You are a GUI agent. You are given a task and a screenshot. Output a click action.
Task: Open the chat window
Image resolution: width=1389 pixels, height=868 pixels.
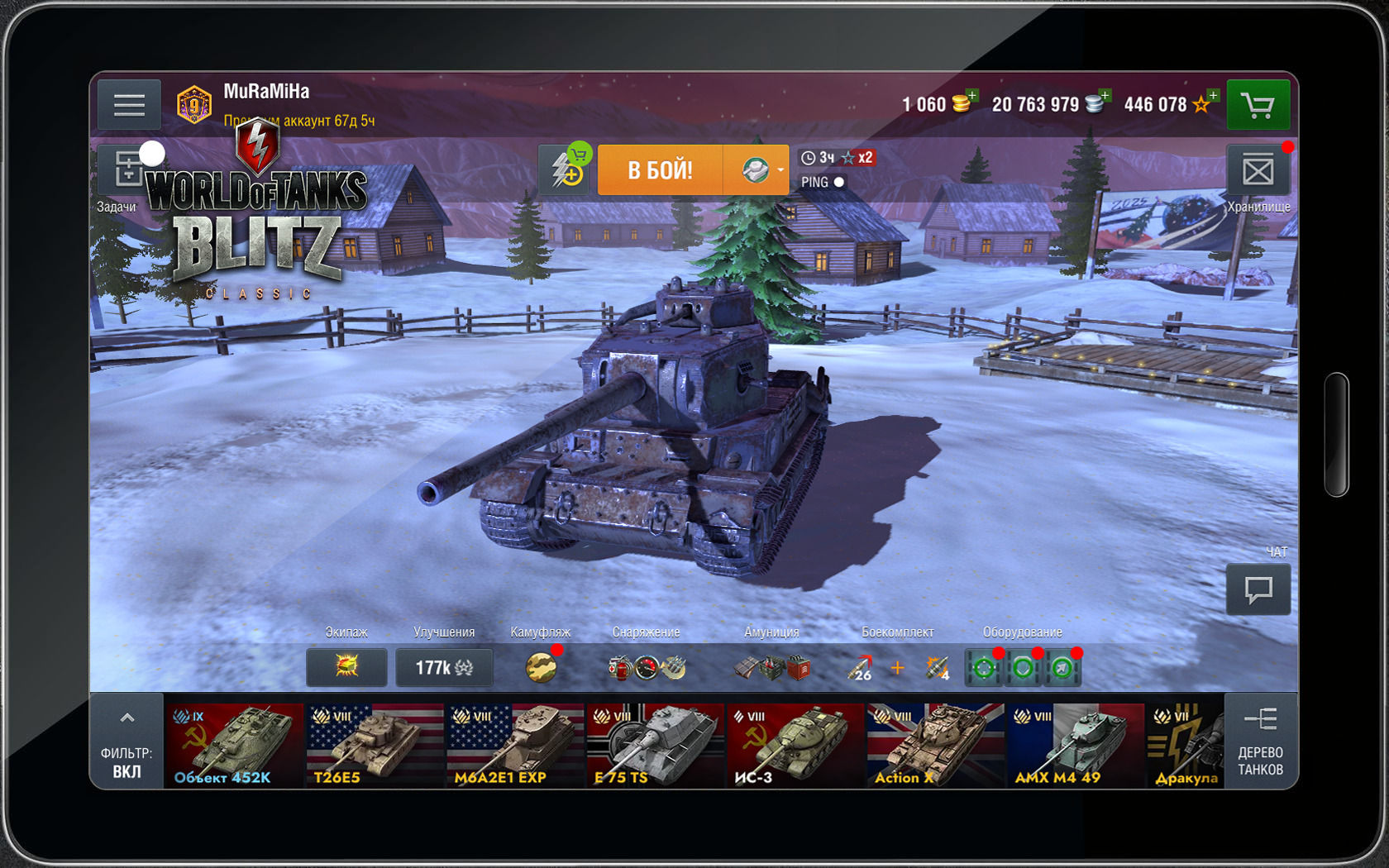tap(1258, 589)
